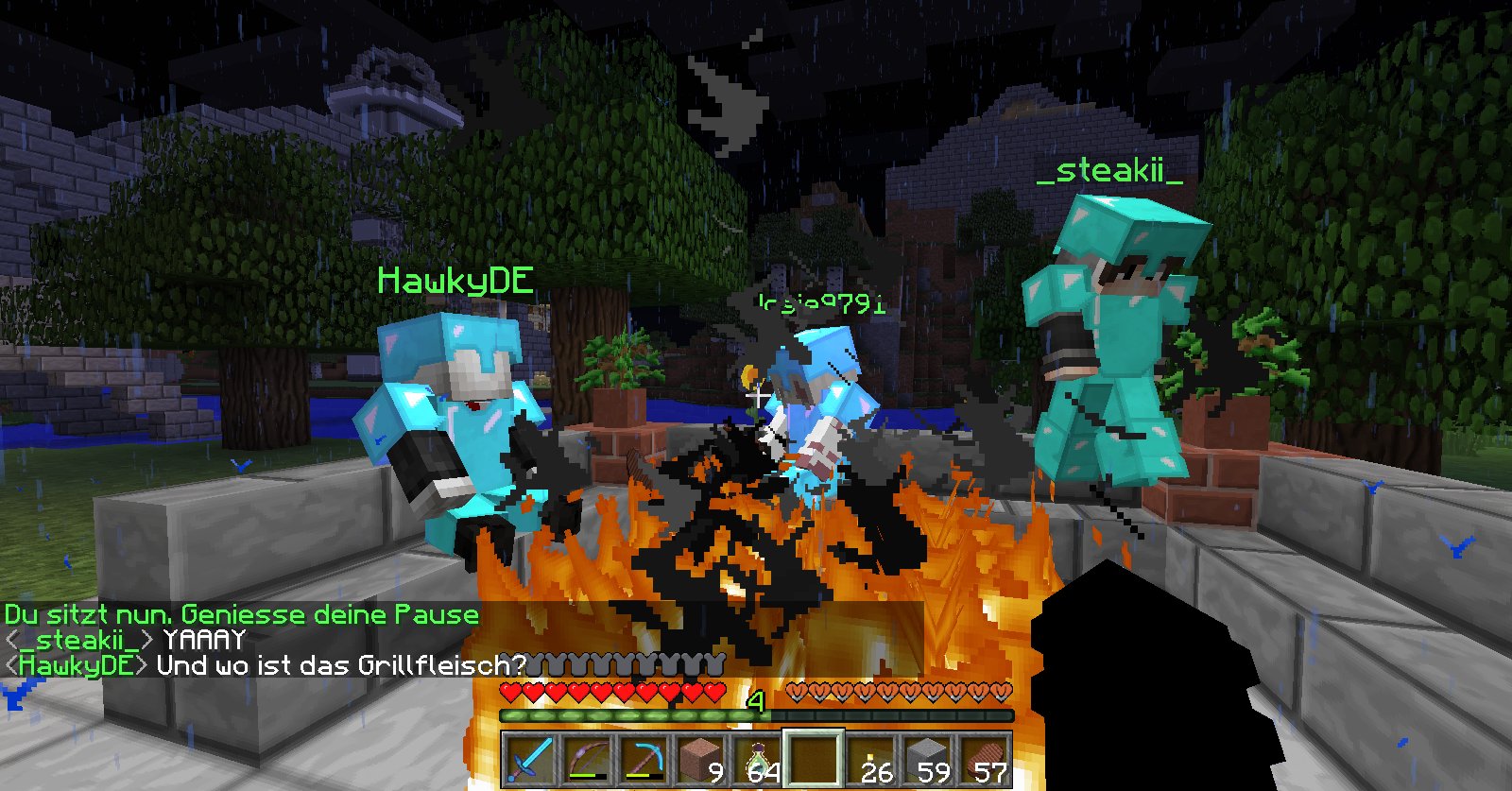The height and width of the screenshot is (791, 1512).
Task: Select the highlighted empty hotbar slot
Action: [x=814, y=759]
